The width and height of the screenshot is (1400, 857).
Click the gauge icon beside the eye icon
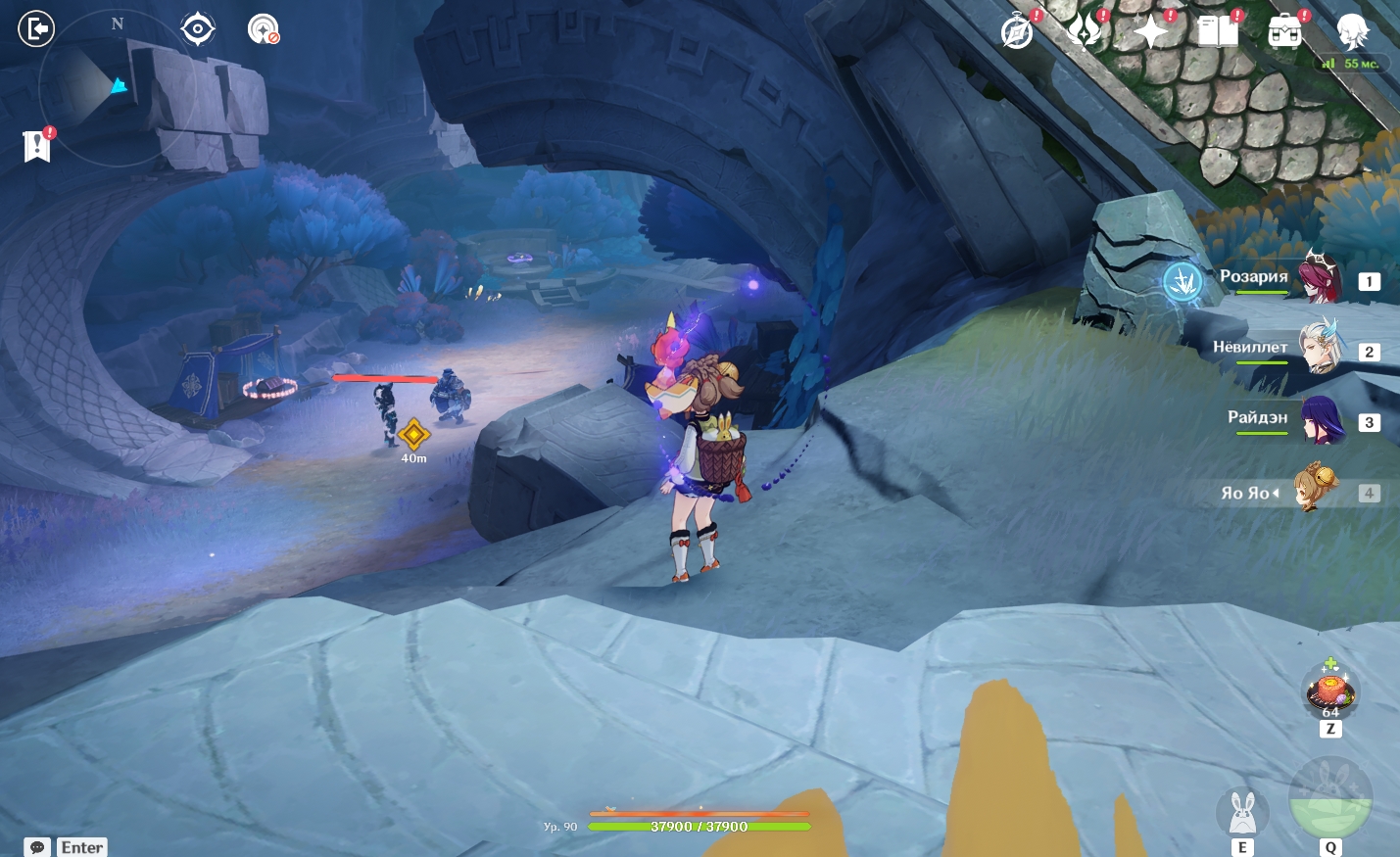point(263,29)
